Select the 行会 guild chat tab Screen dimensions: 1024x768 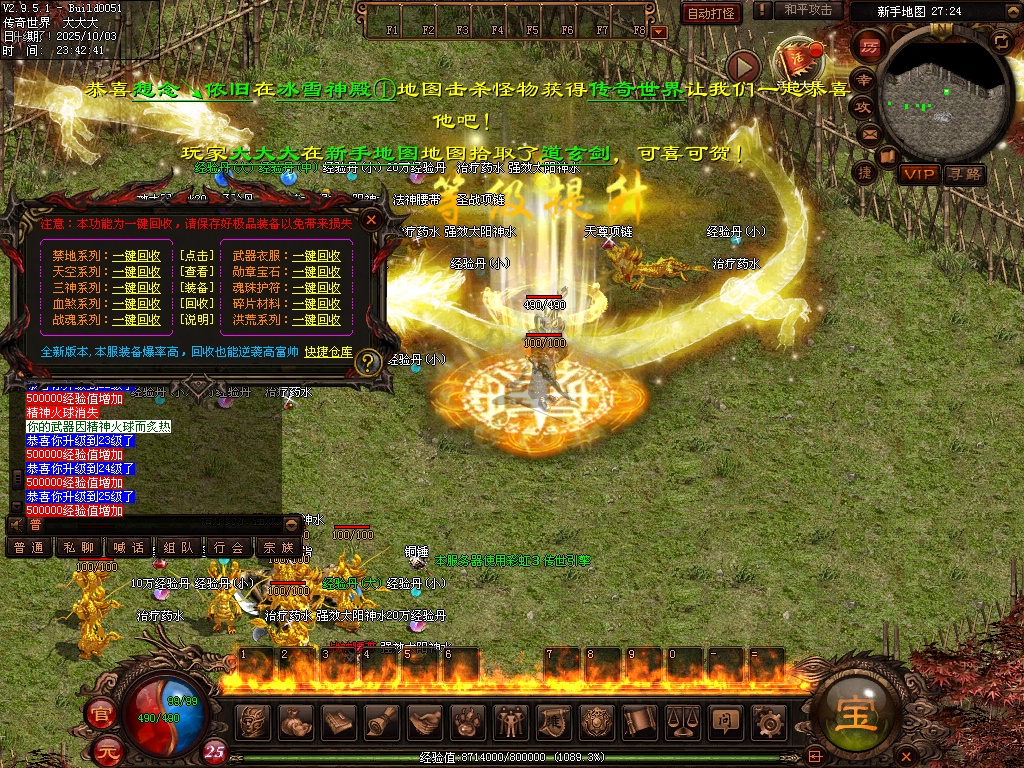tap(229, 547)
